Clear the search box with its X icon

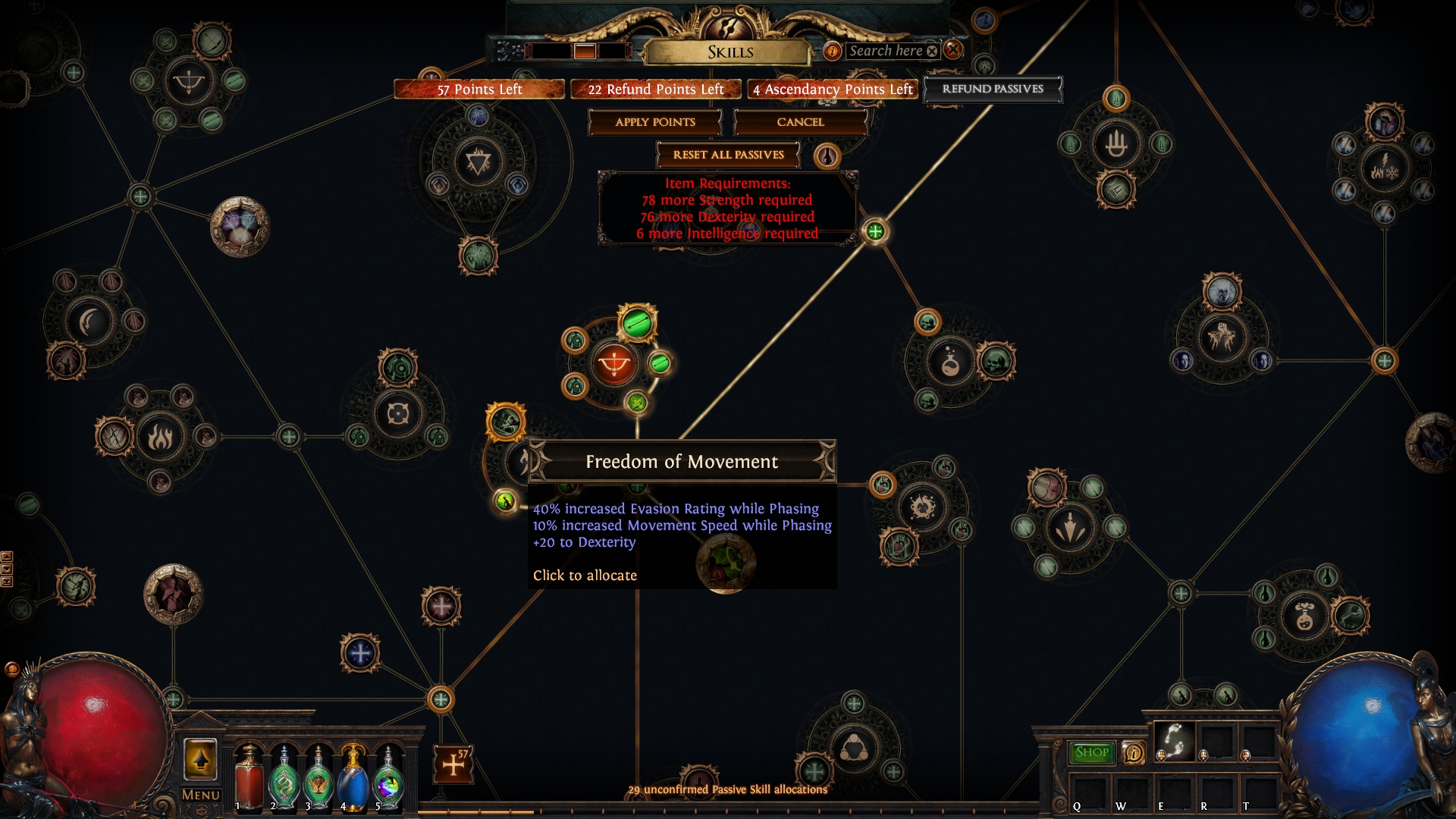932,51
